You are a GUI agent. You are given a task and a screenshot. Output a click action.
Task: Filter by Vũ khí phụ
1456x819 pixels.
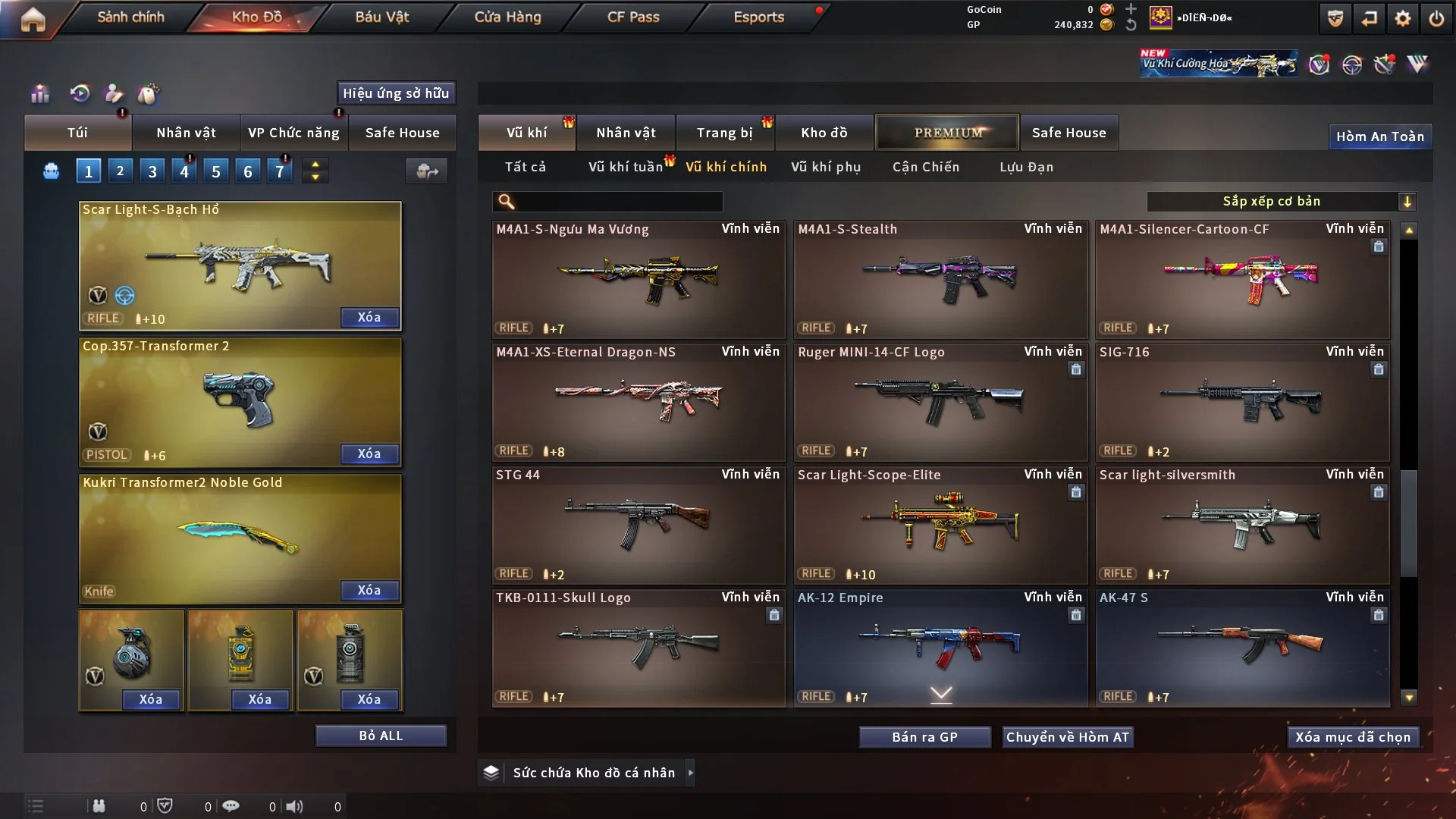[x=826, y=167]
